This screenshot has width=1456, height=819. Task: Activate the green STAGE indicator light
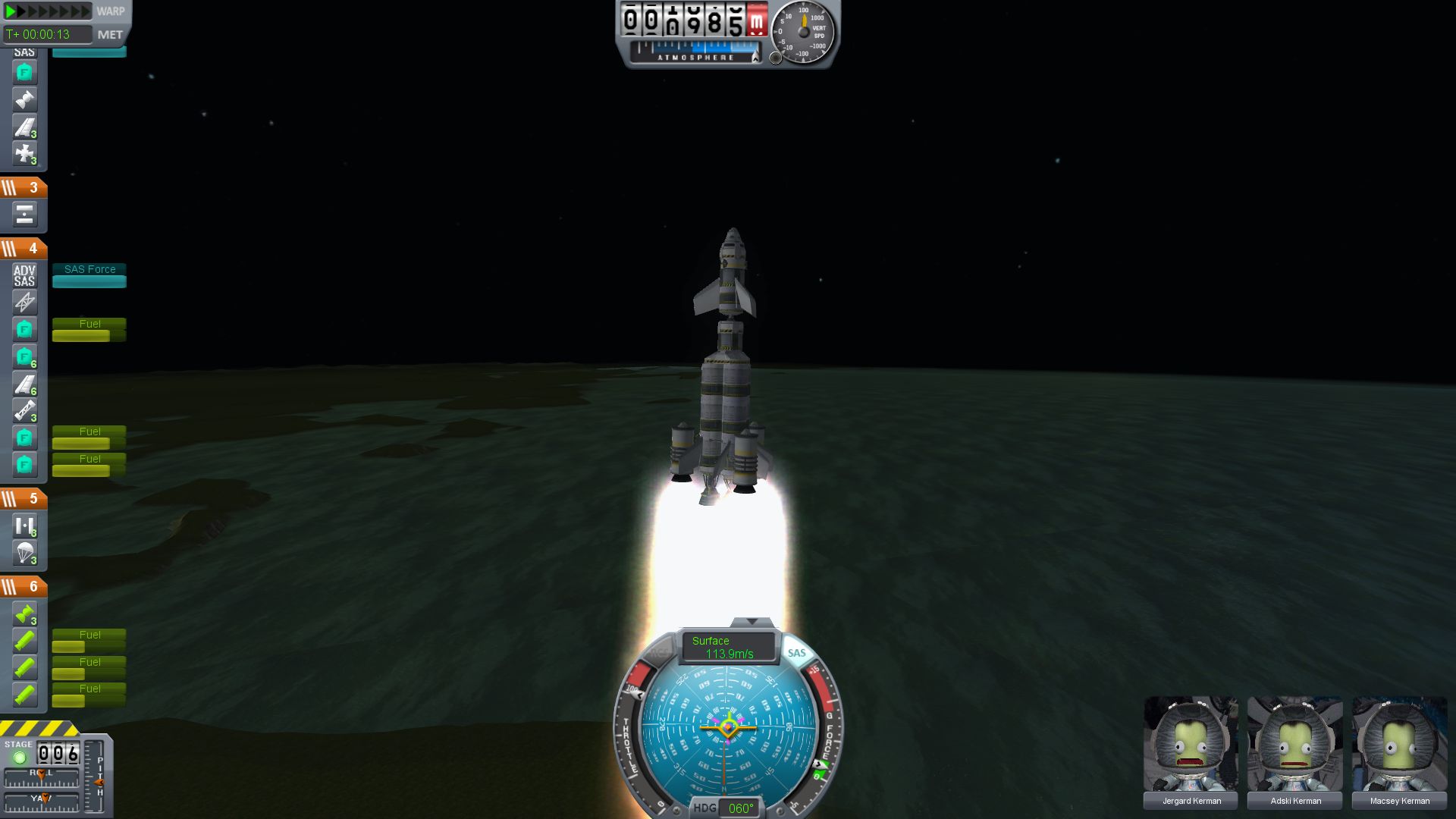[20, 757]
